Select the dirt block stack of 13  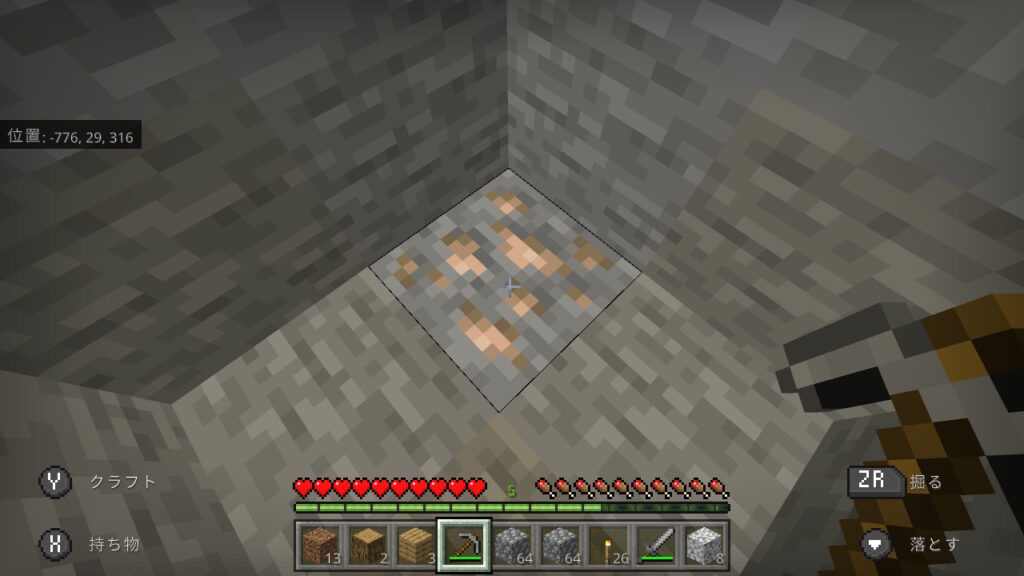(319, 545)
